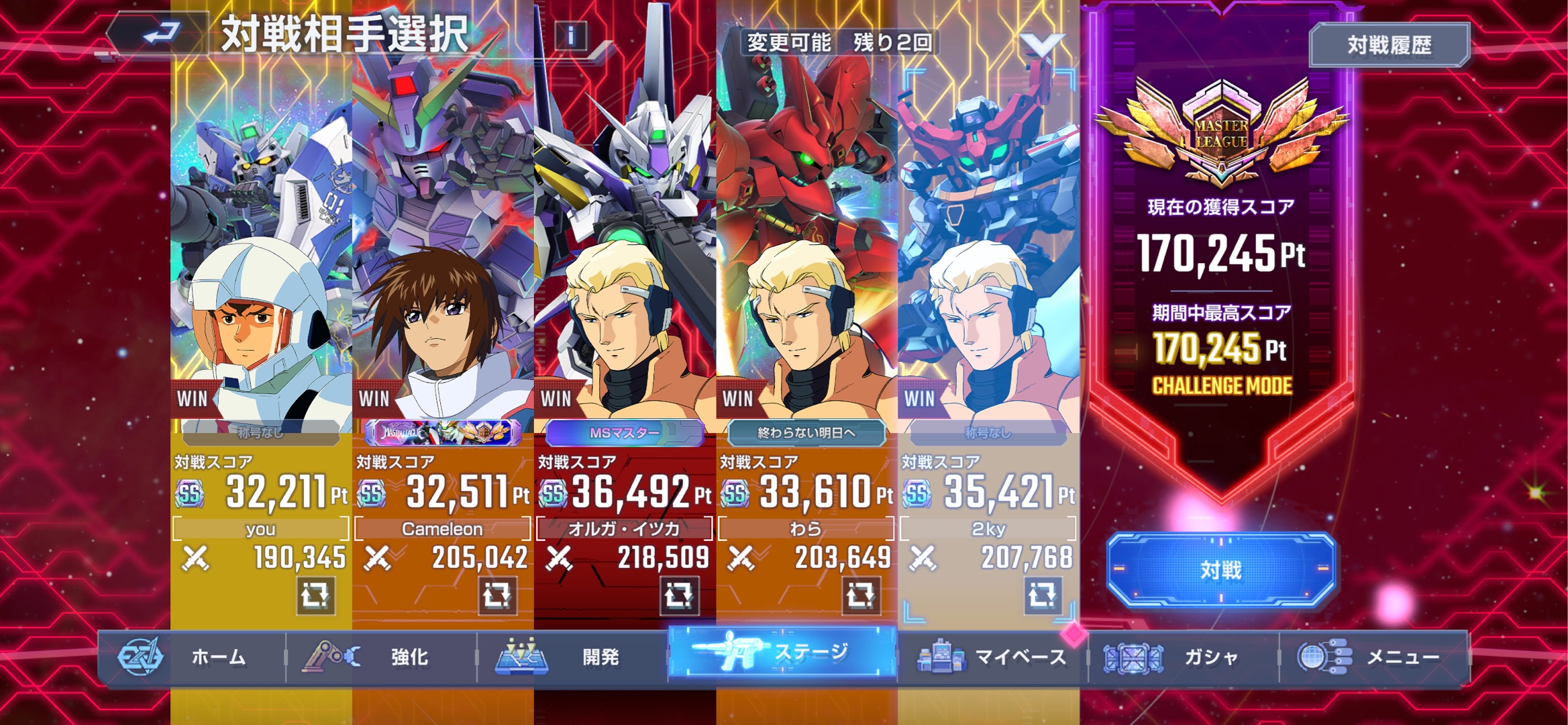Open the info 'i' button
Viewport: 1568px width, 725px height.
(570, 35)
